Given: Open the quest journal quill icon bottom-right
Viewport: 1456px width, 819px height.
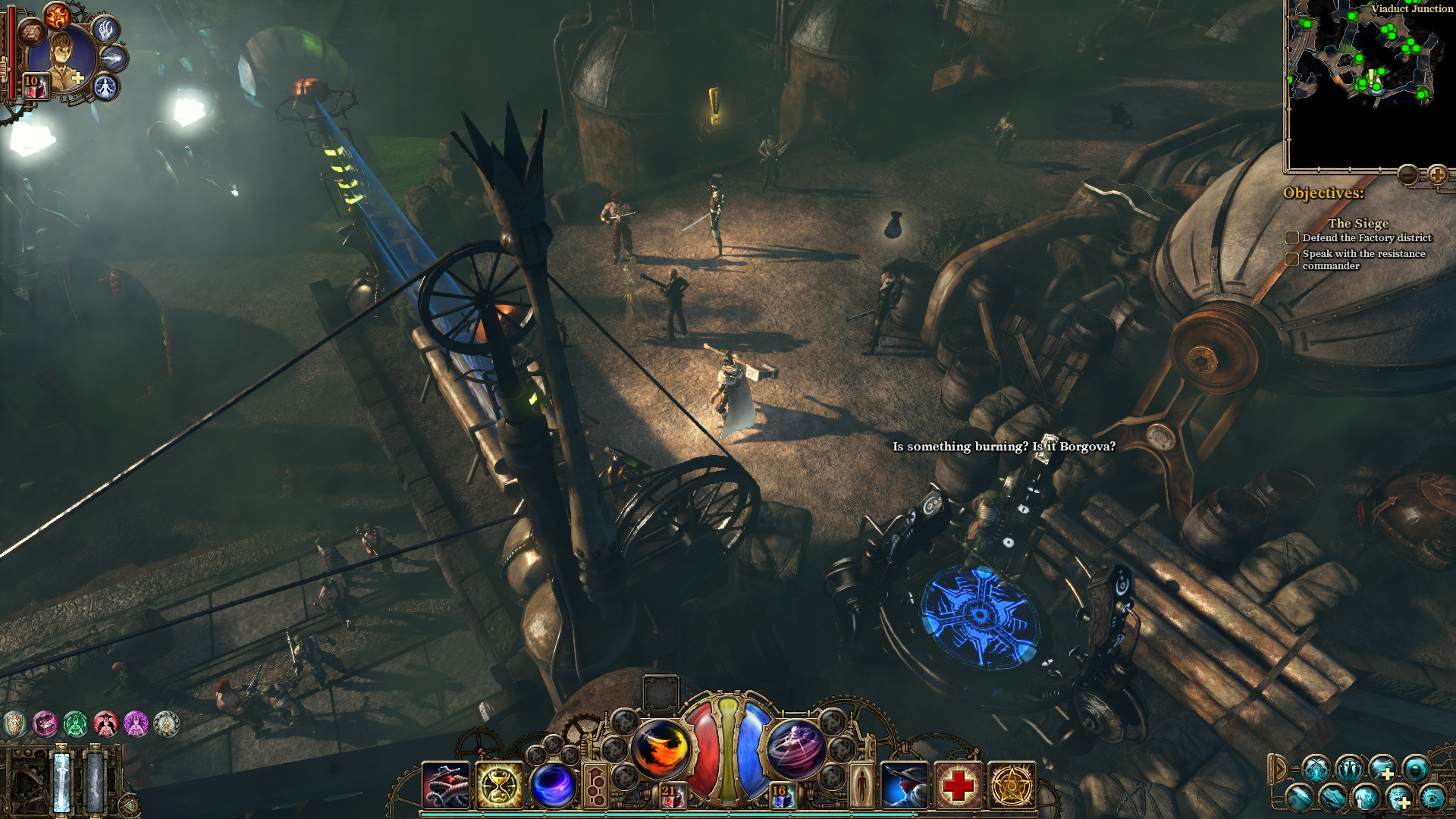Looking at the screenshot, I should tap(1300, 799).
